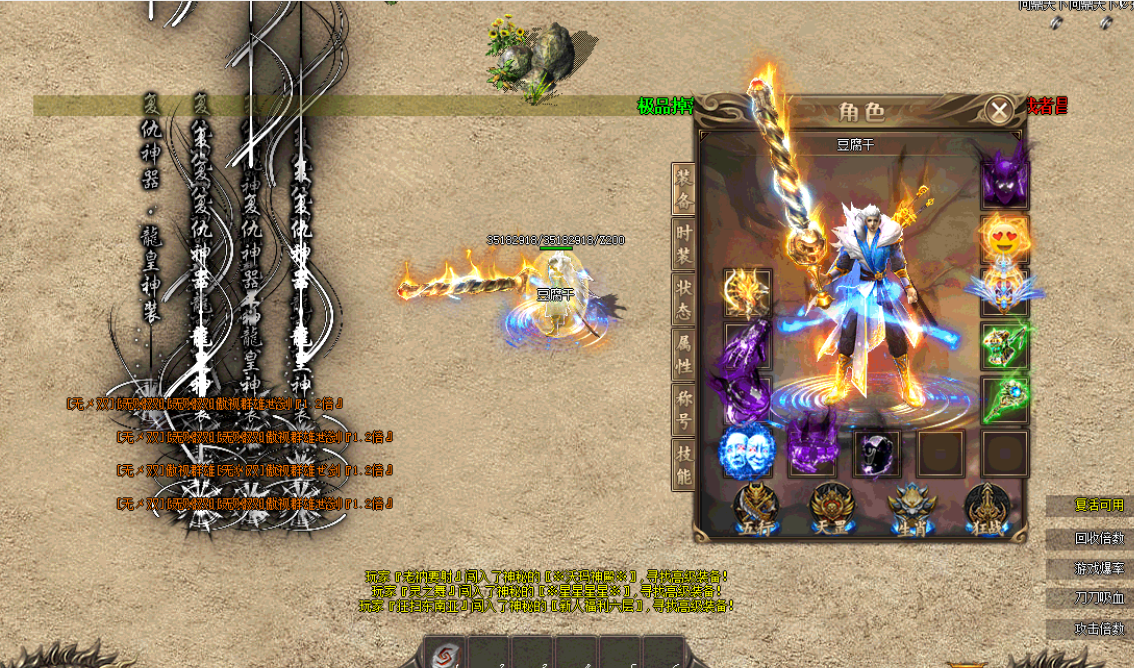Click the heart-eyes emoji equipment slot
The width and height of the screenshot is (1134, 668).
pos(1004,238)
